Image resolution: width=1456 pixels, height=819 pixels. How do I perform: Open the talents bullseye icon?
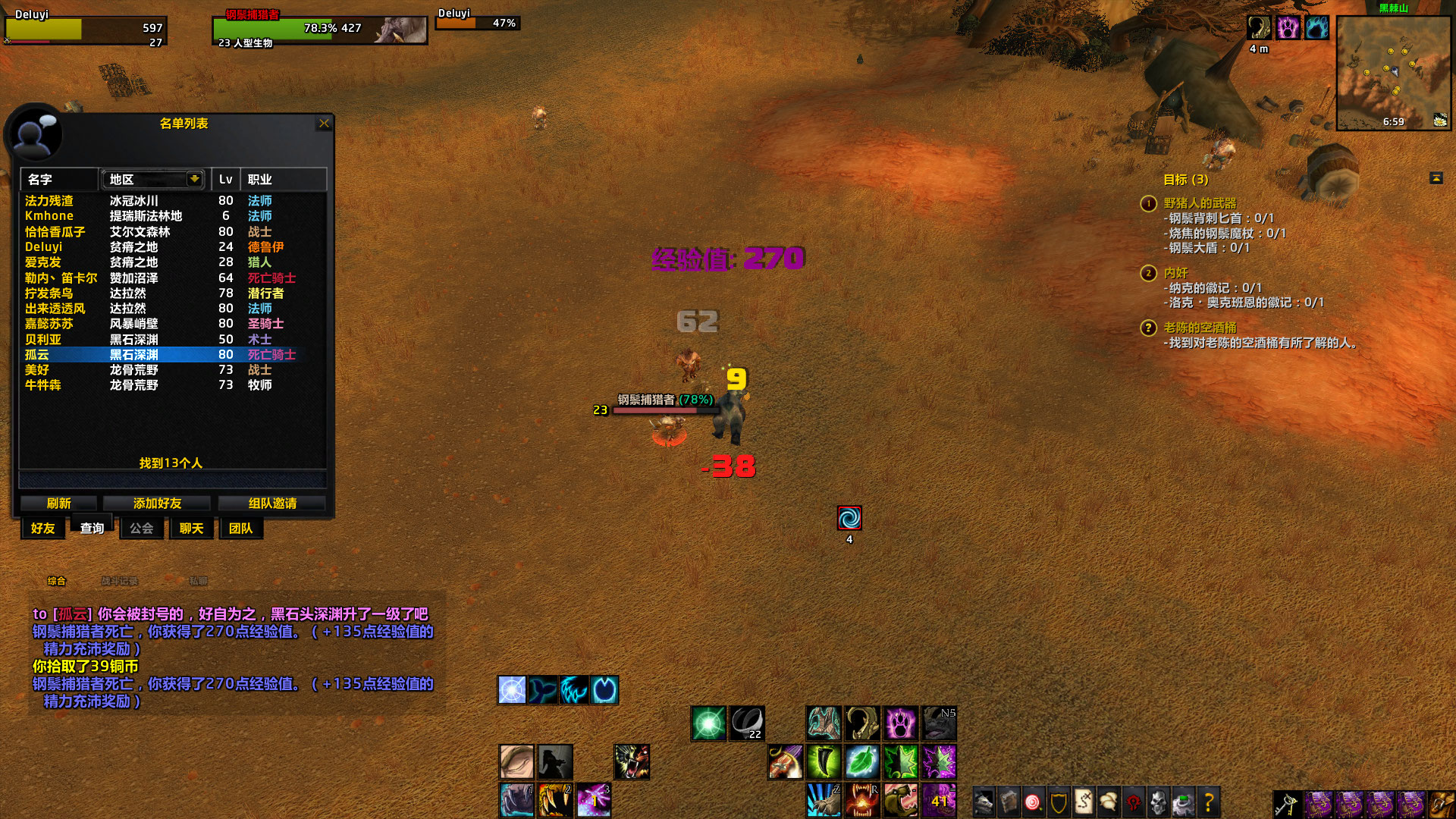[1034, 801]
